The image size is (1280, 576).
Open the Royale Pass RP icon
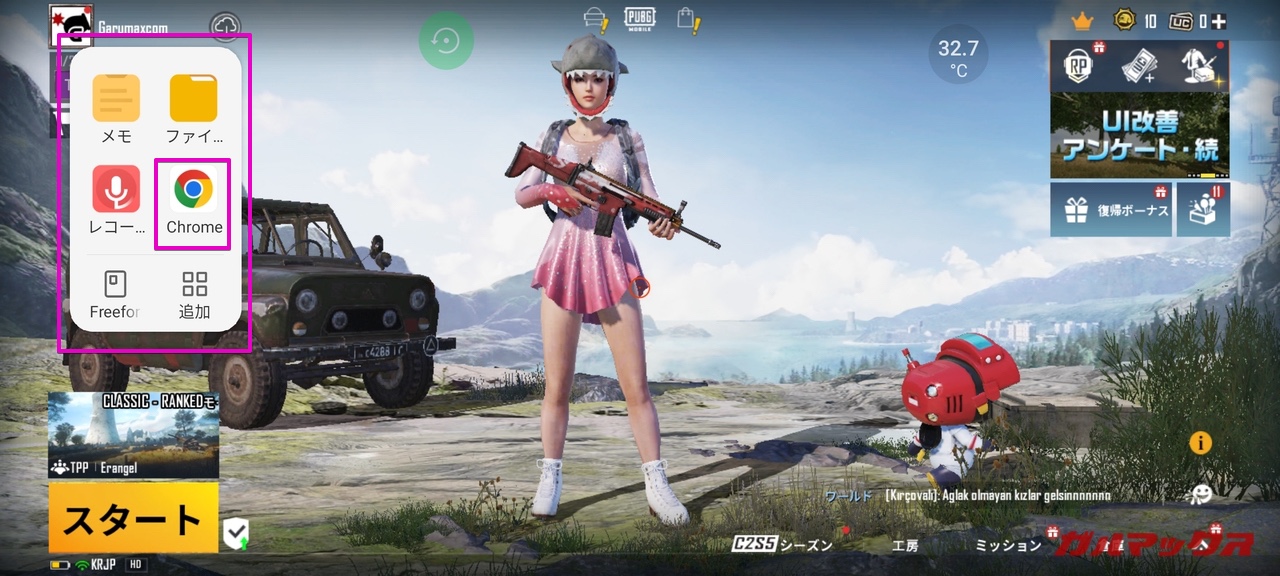[x=1080, y=67]
